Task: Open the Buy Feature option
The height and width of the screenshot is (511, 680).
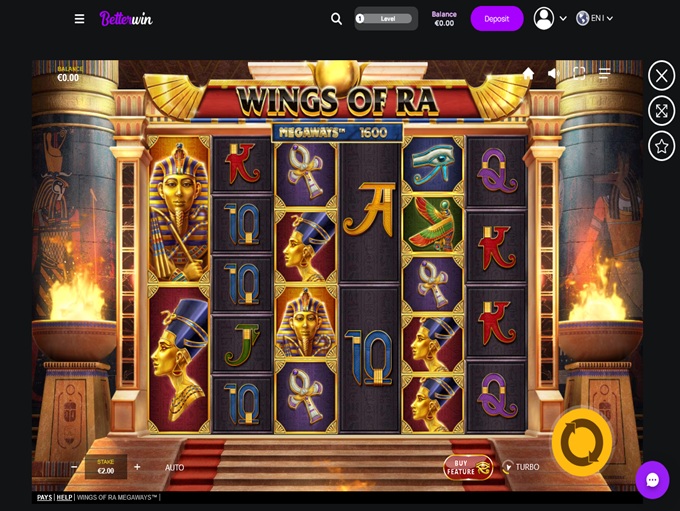Action: (x=468, y=467)
